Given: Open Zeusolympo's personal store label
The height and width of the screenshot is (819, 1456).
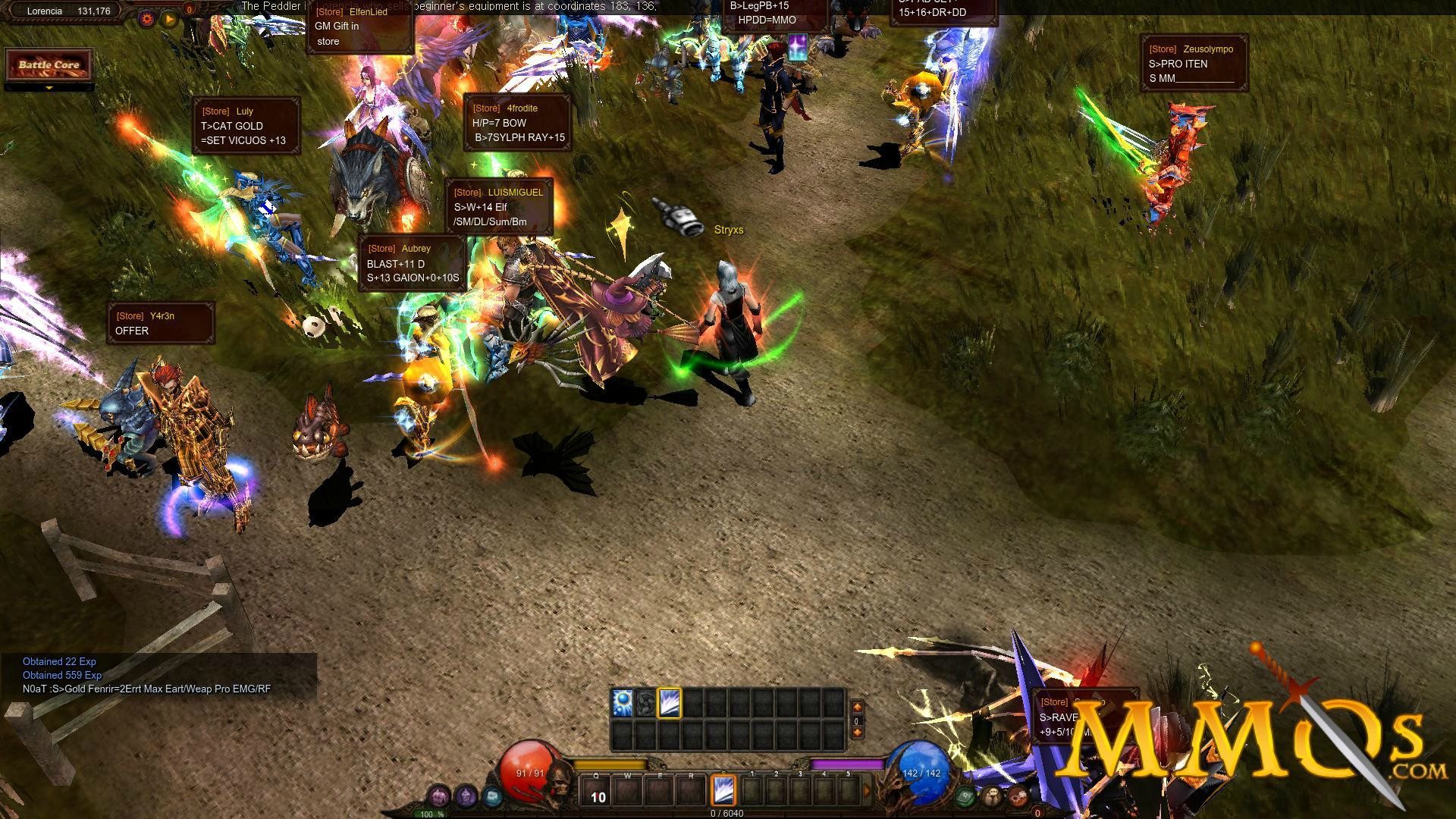Looking at the screenshot, I should click(1194, 64).
